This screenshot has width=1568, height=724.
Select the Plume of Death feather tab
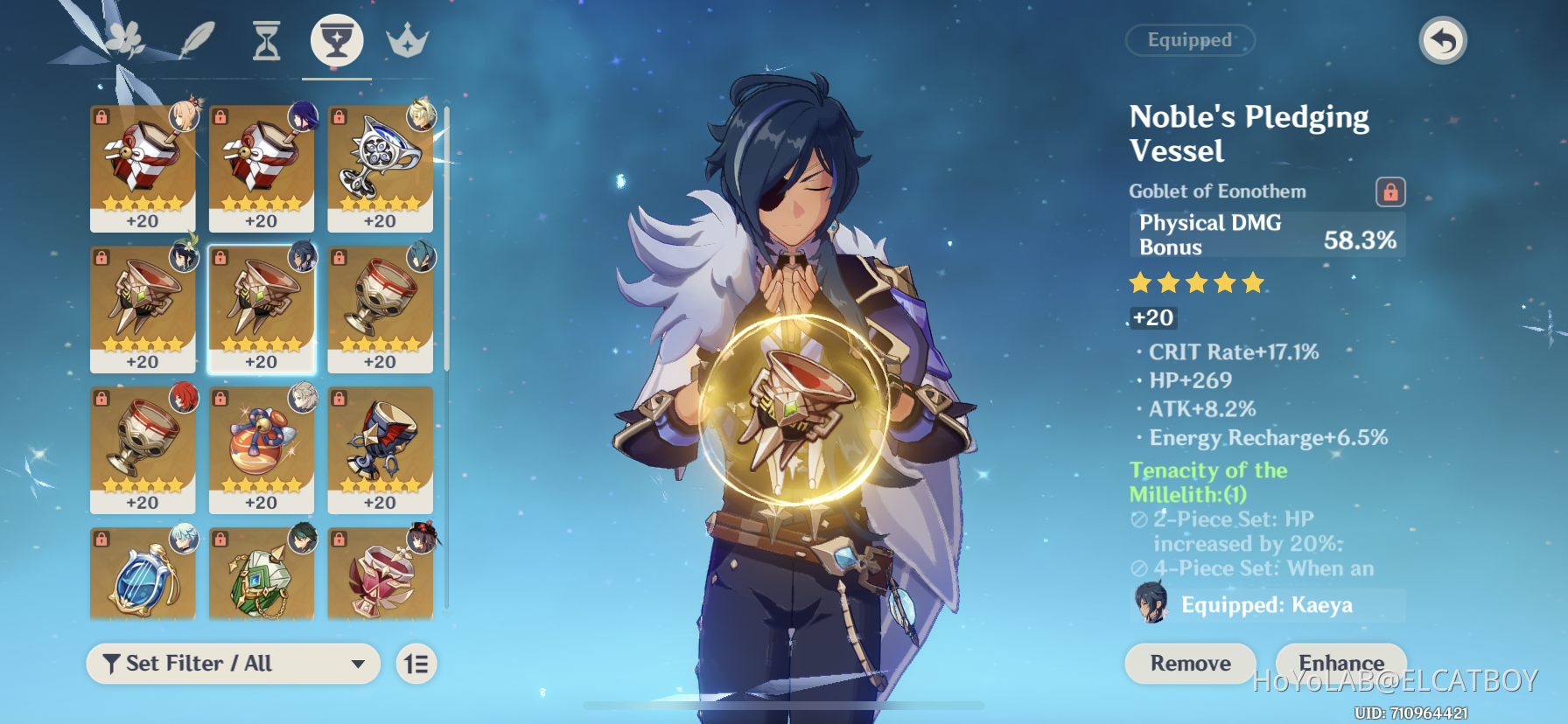click(x=197, y=39)
